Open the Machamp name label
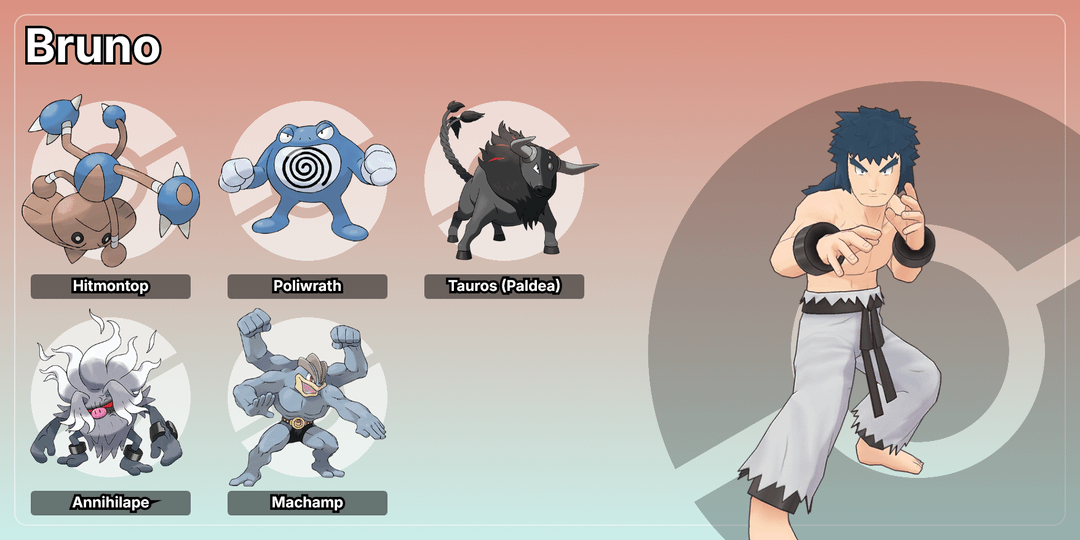Screen dimensions: 1080x540 307,503
